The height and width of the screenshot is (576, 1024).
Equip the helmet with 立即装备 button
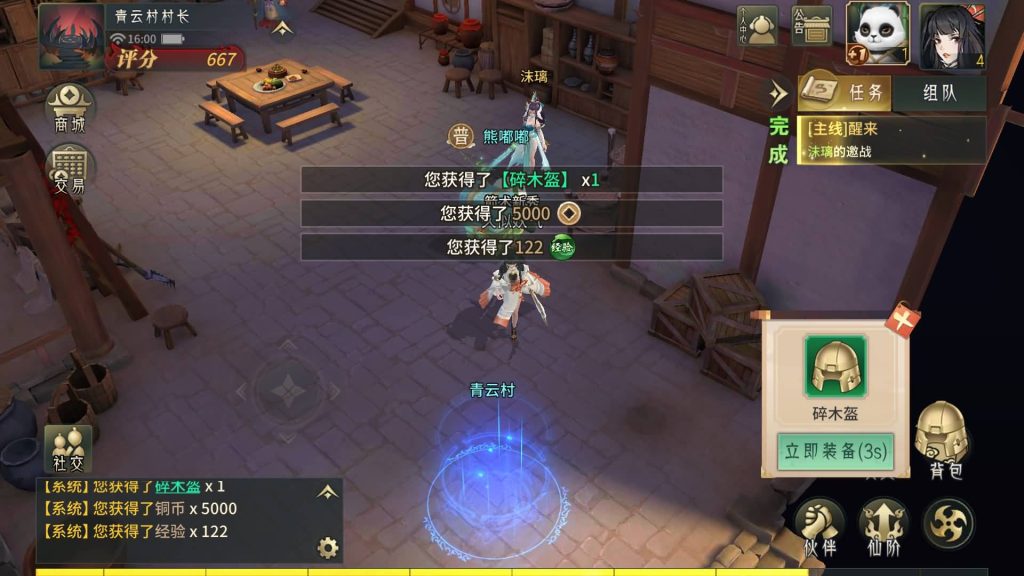click(836, 451)
